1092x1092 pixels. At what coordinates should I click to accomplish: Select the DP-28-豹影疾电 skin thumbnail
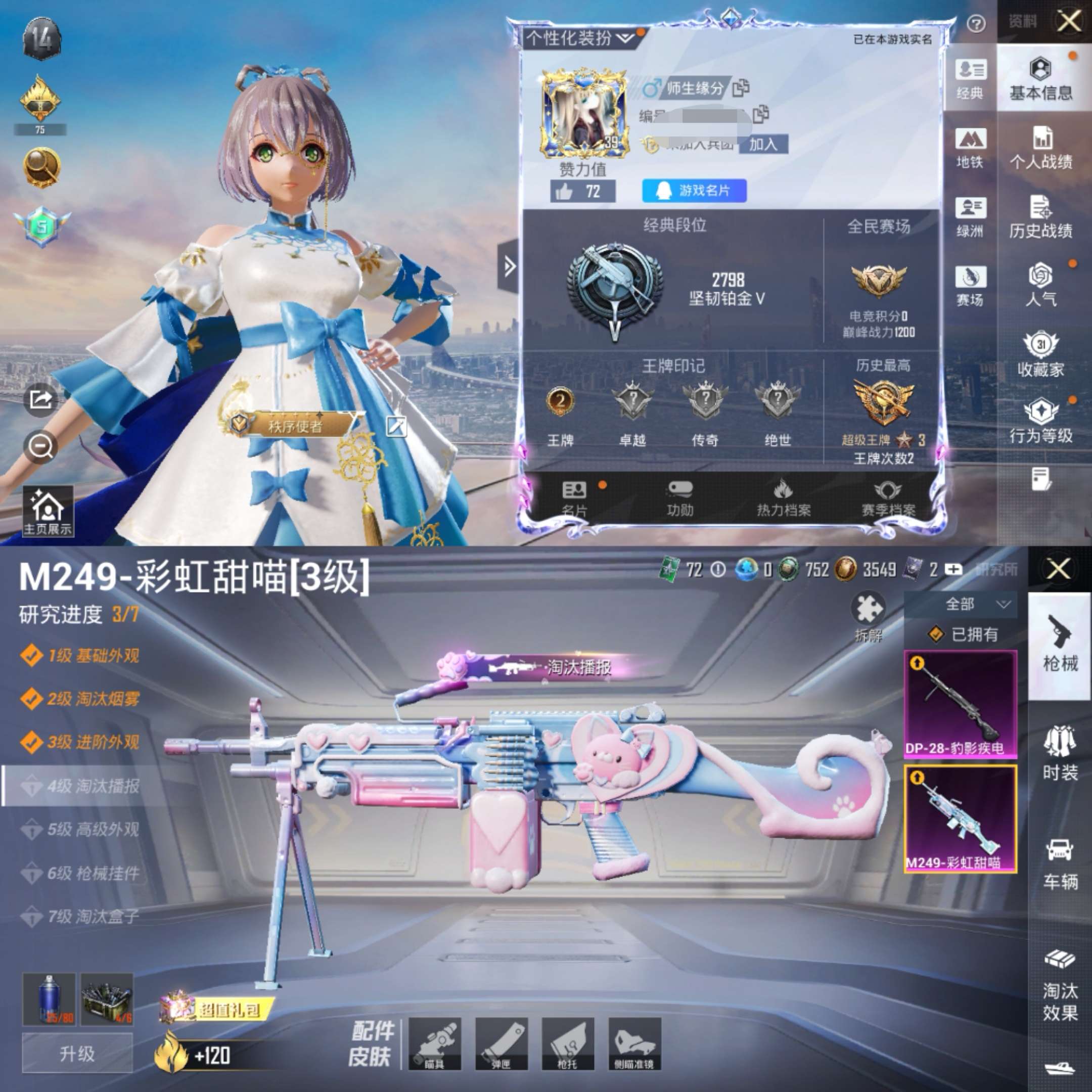[x=961, y=704]
